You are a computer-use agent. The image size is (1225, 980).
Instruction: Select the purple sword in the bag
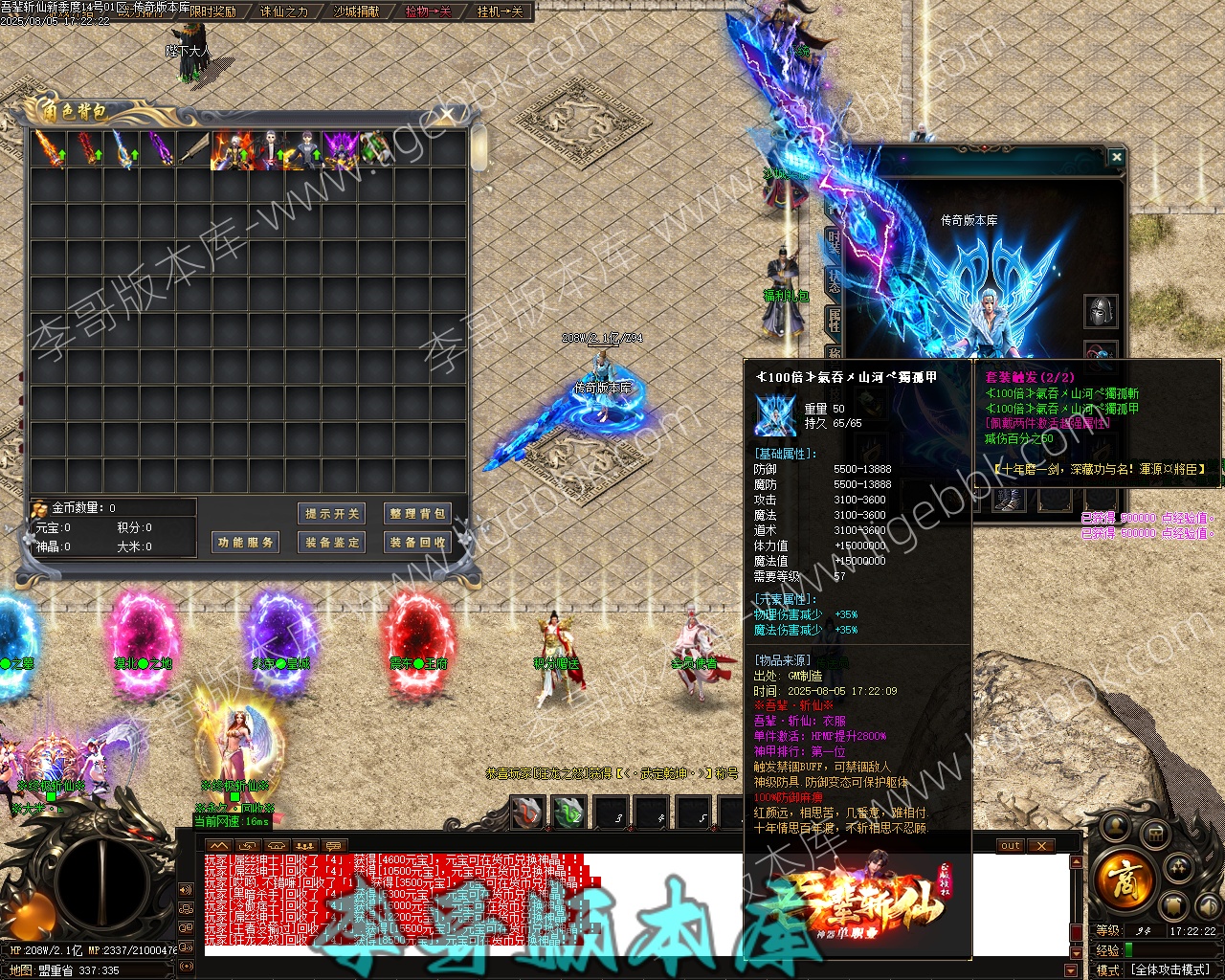(157, 149)
